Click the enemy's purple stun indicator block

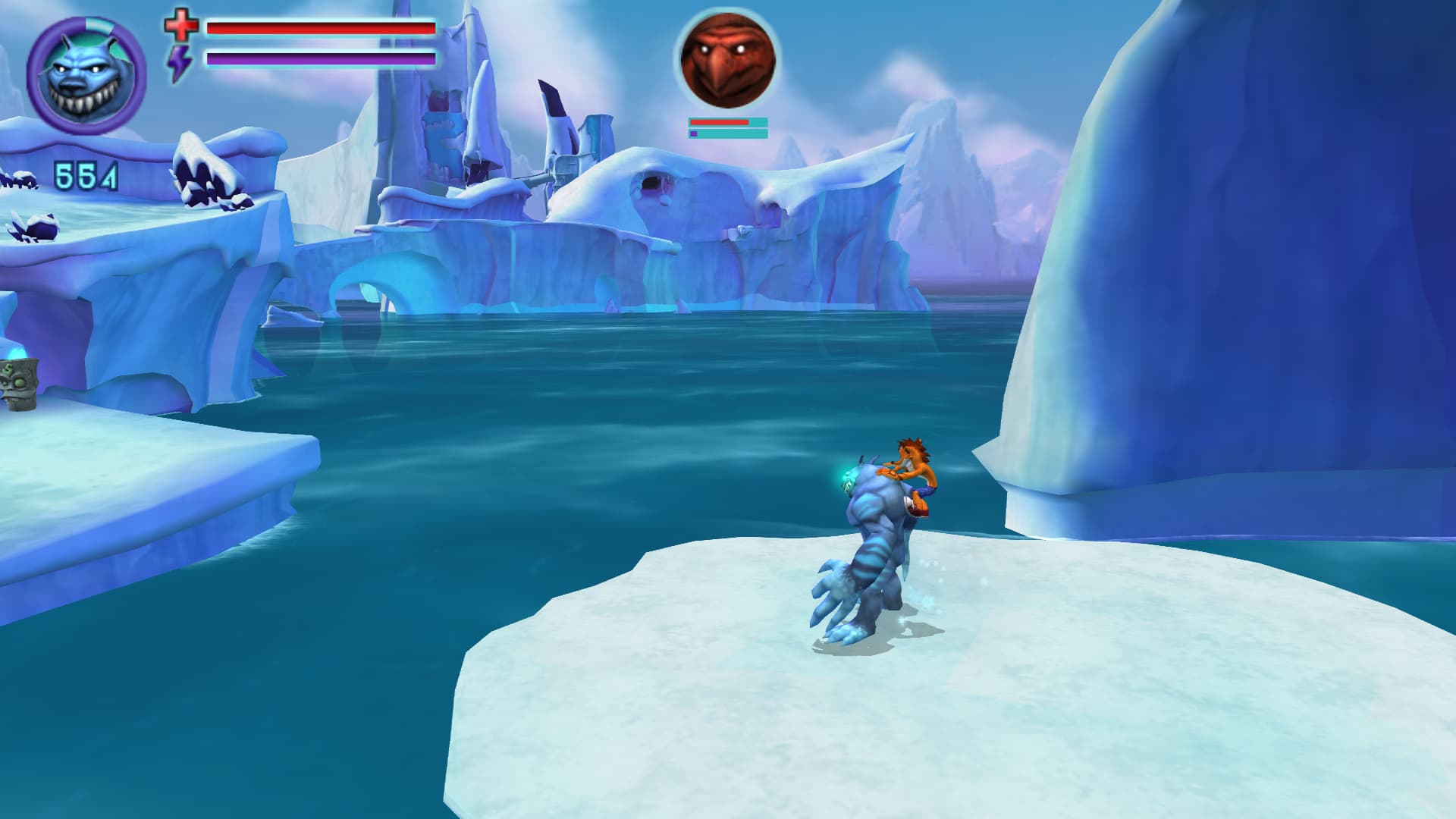(x=695, y=133)
